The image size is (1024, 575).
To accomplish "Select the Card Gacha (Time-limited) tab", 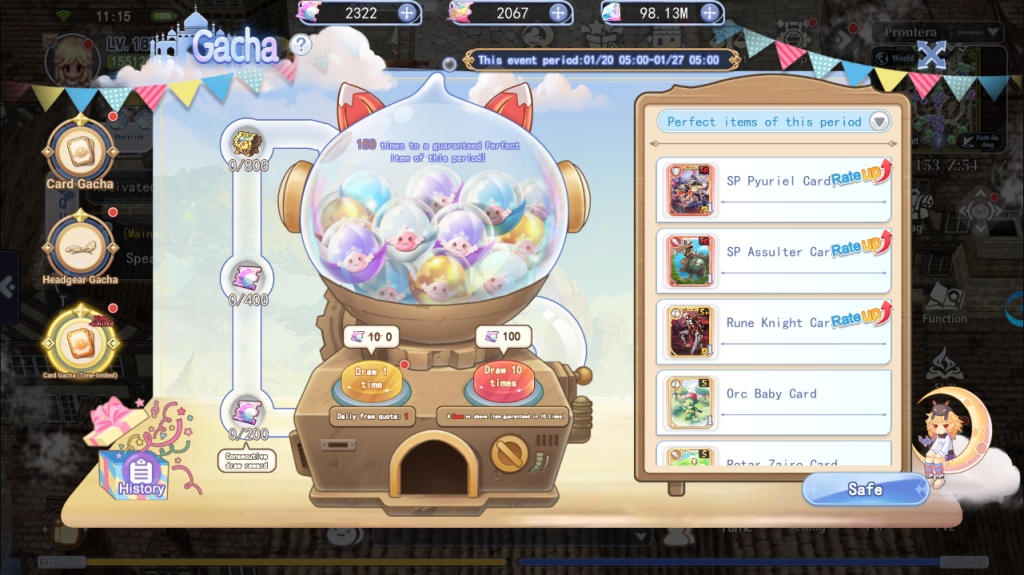I will (x=79, y=341).
